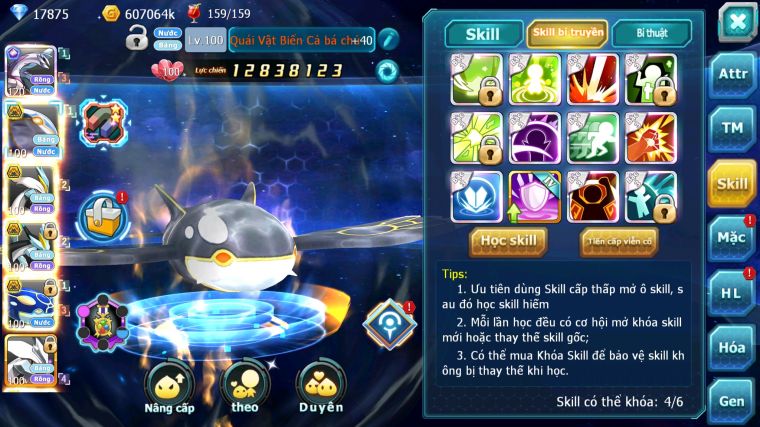Viewport: 760px width, 427px height.
Task: Open the Hóa side tab
Action: tap(732, 347)
